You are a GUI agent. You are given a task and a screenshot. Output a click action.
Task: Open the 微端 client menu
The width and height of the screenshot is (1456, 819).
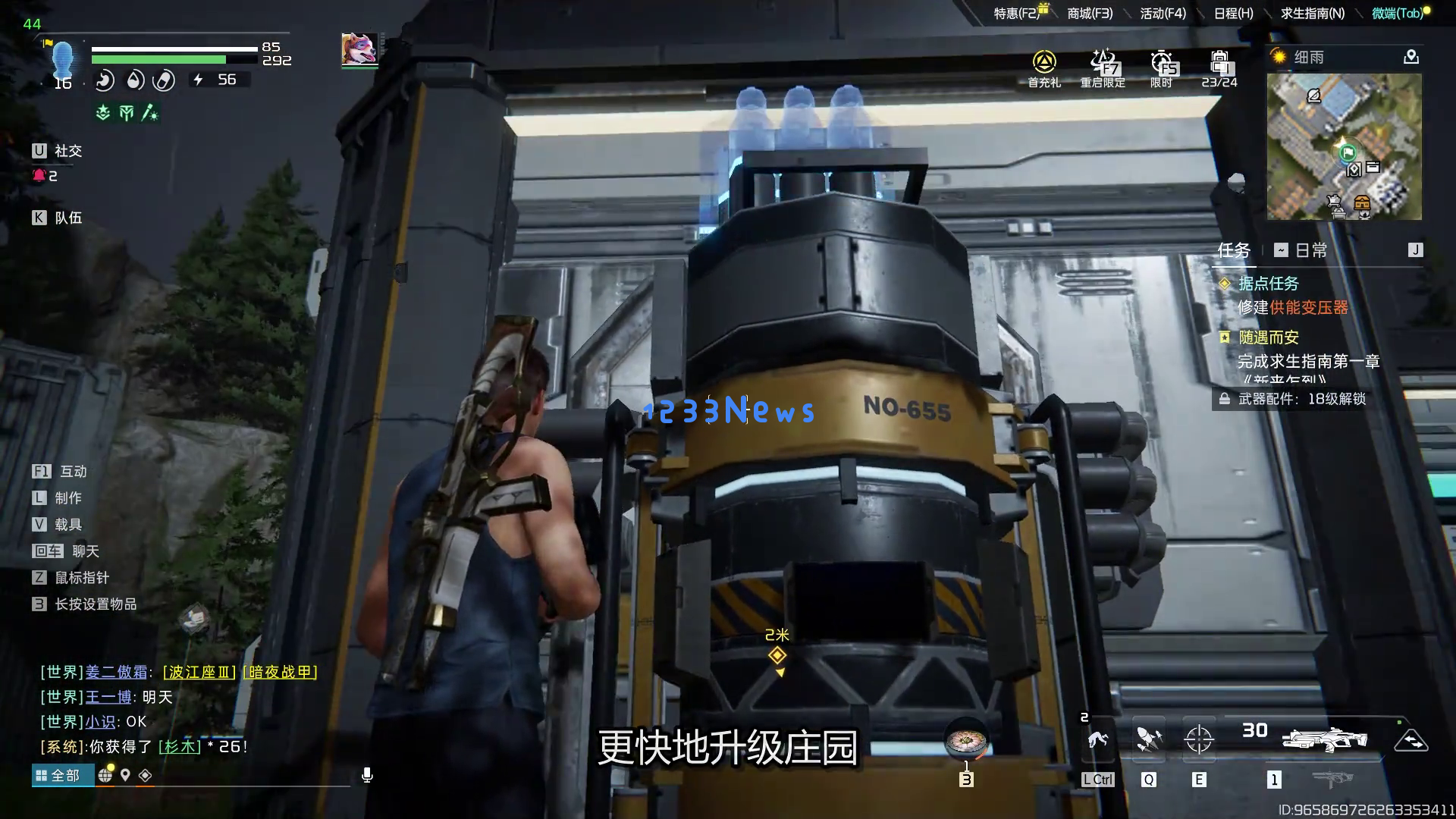[x=1397, y=14]
